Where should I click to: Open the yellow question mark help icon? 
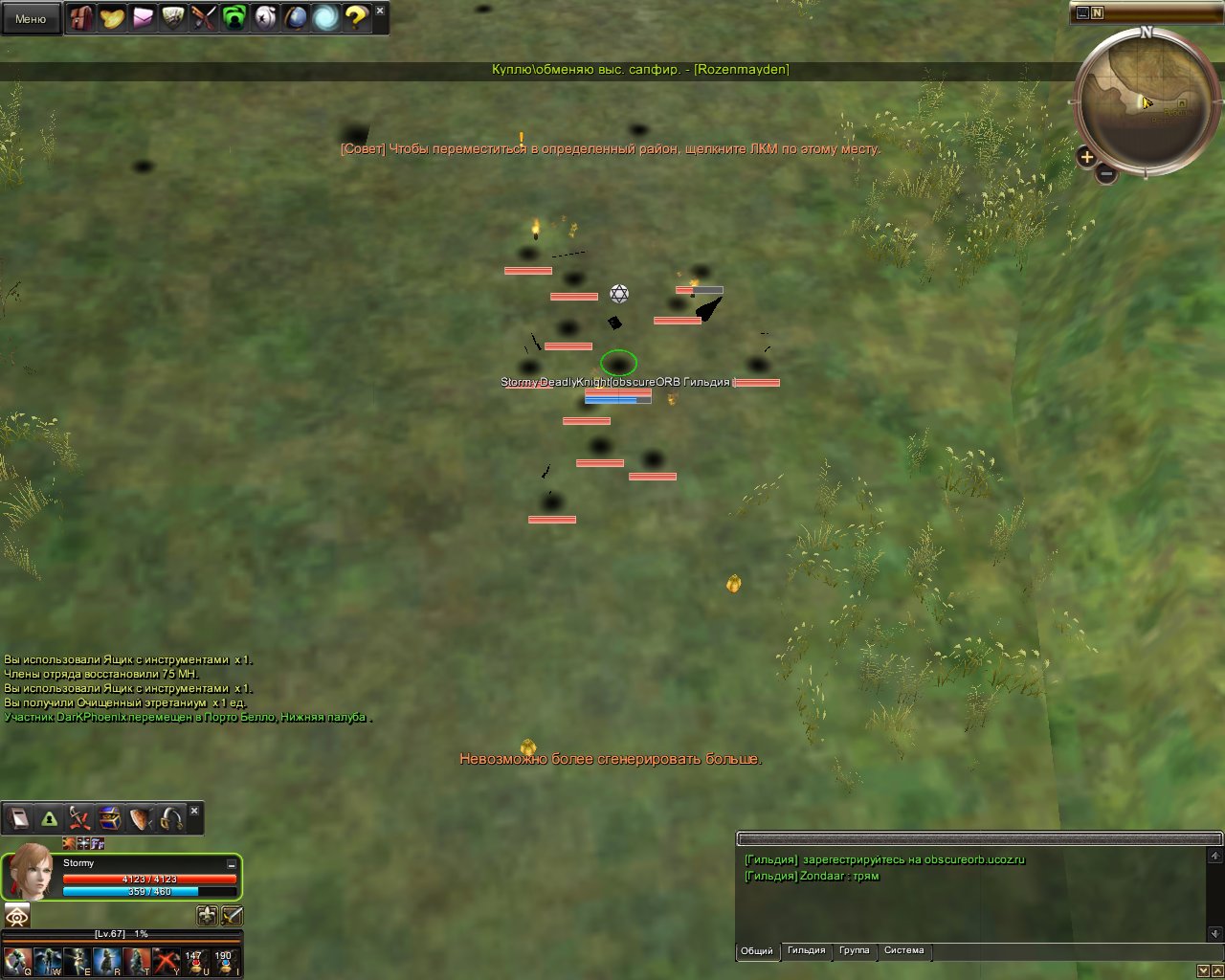point(356,18)
